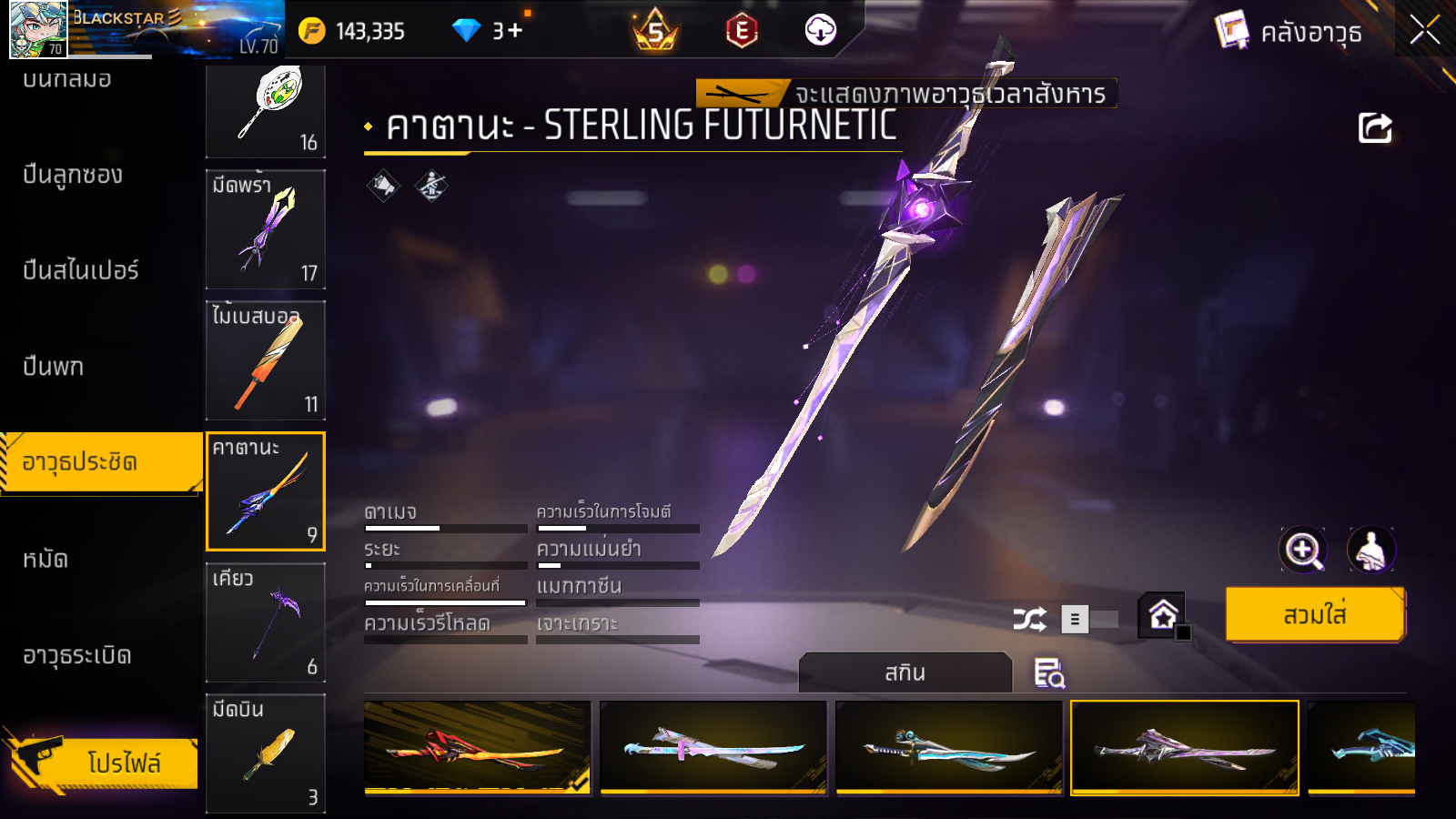Click the player avatar in top corner
The image size is (1456, 819).
[38, 29]
